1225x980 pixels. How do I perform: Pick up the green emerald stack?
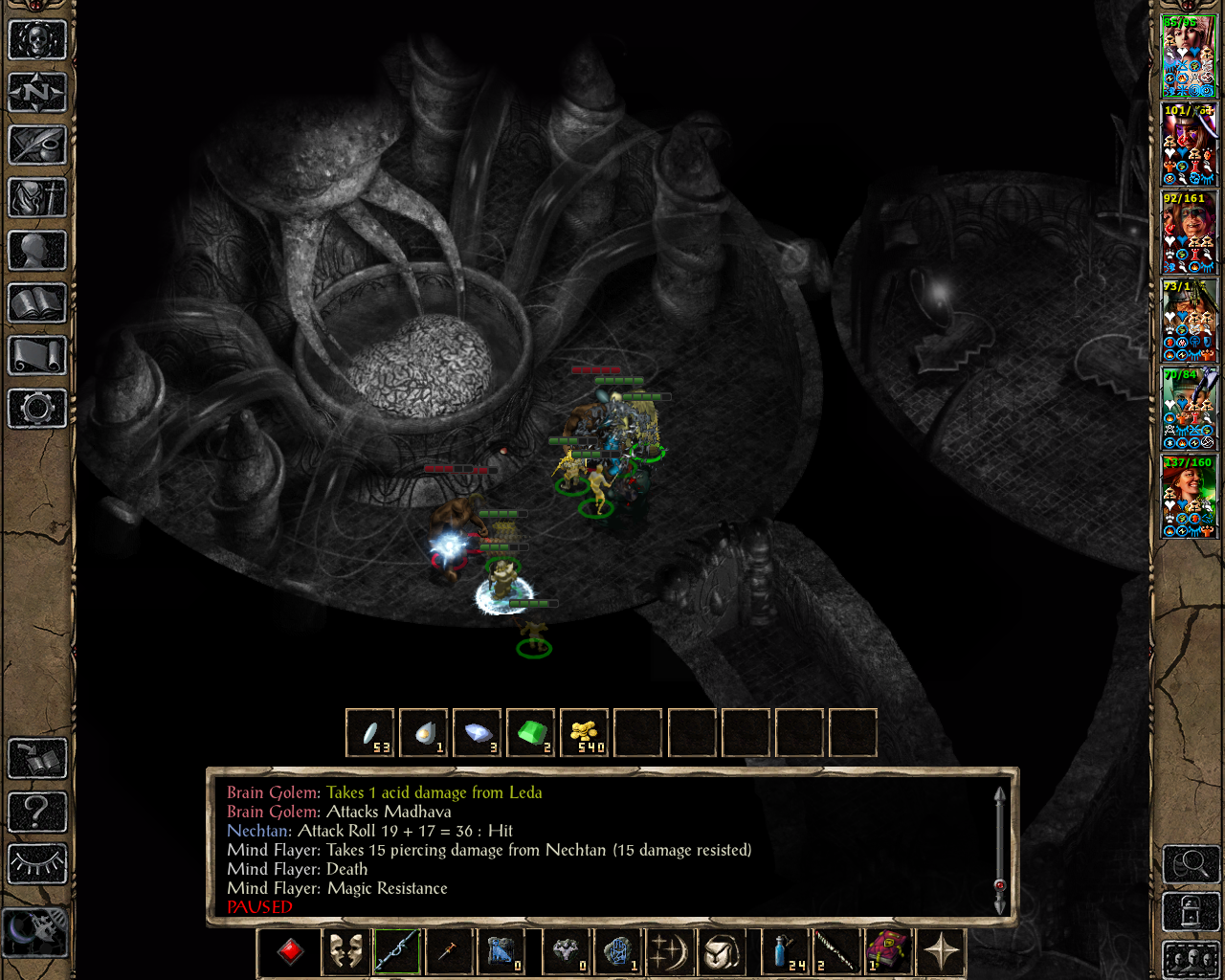pos(530,733)
